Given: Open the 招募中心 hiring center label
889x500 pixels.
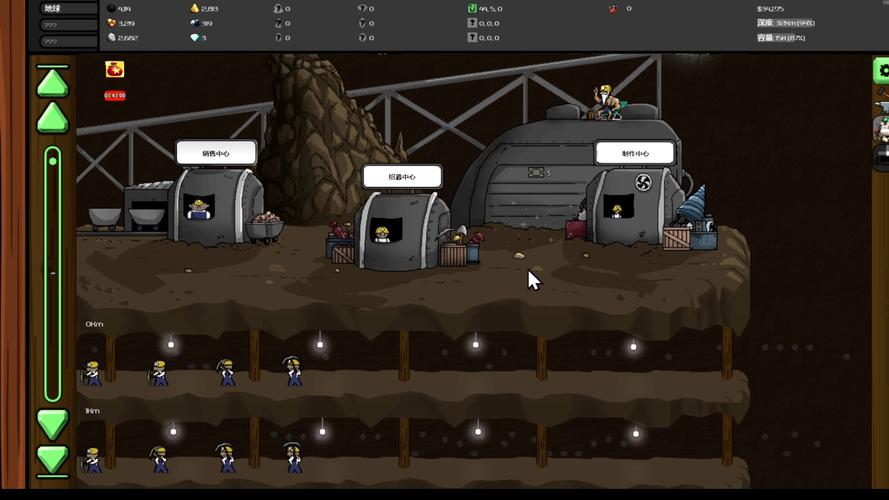Looking at the screenshot, I should pyautogui.click(x=402, y=177).
